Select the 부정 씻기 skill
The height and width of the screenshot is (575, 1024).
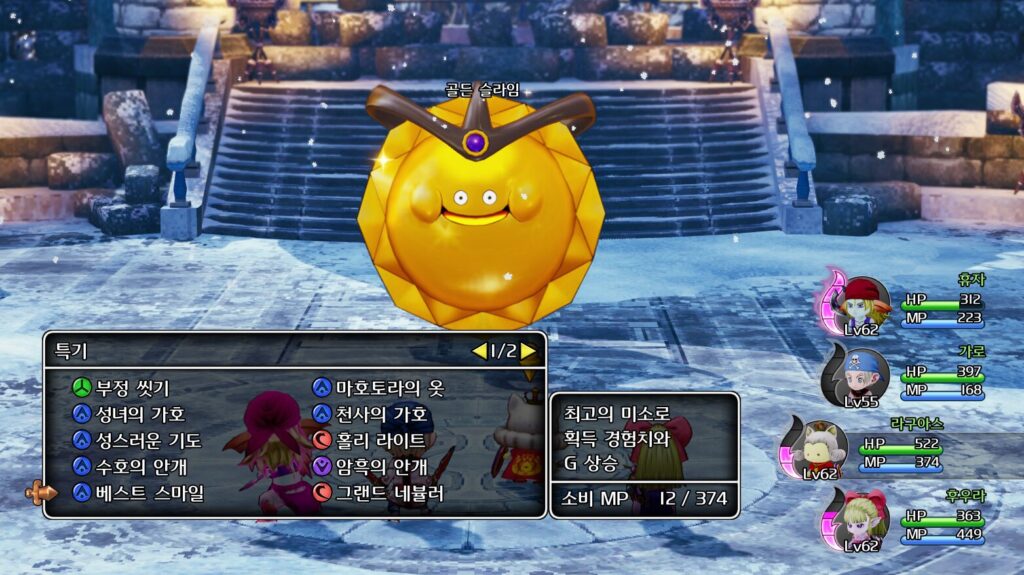coord(132,388)
